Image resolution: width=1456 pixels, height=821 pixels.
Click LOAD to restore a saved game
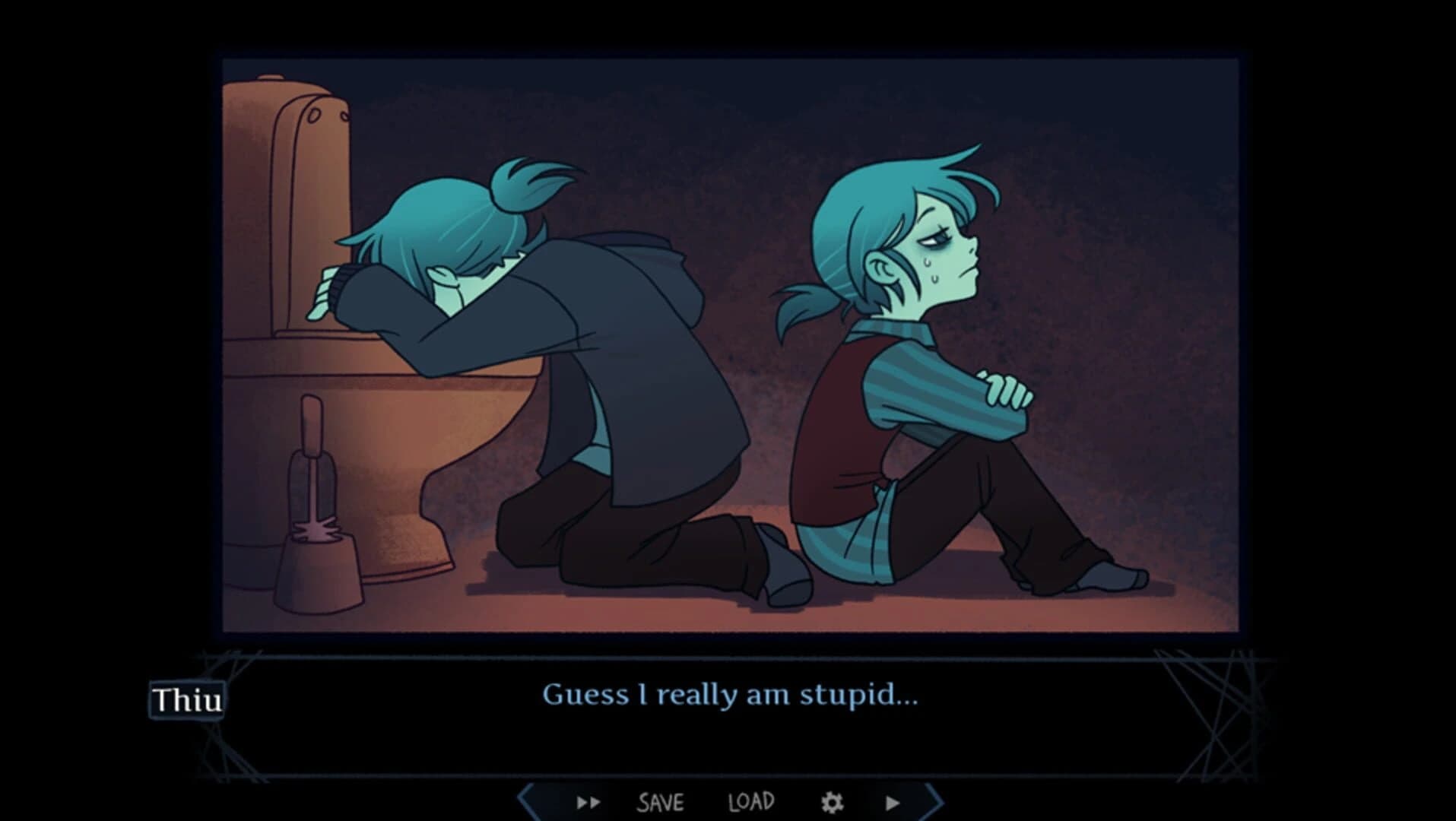coord(753,800)
